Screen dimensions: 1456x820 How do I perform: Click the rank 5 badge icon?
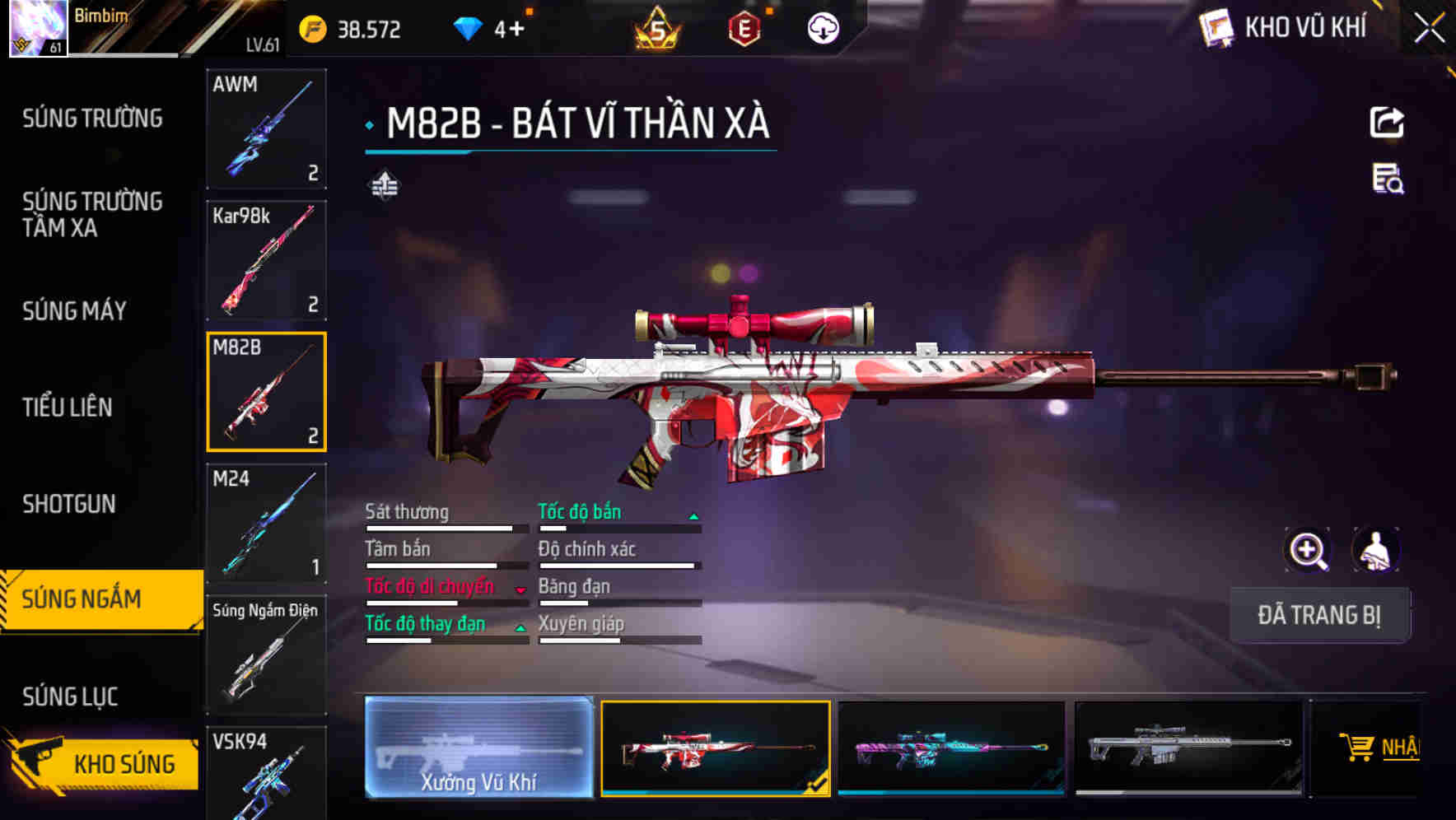click(657, 27)
